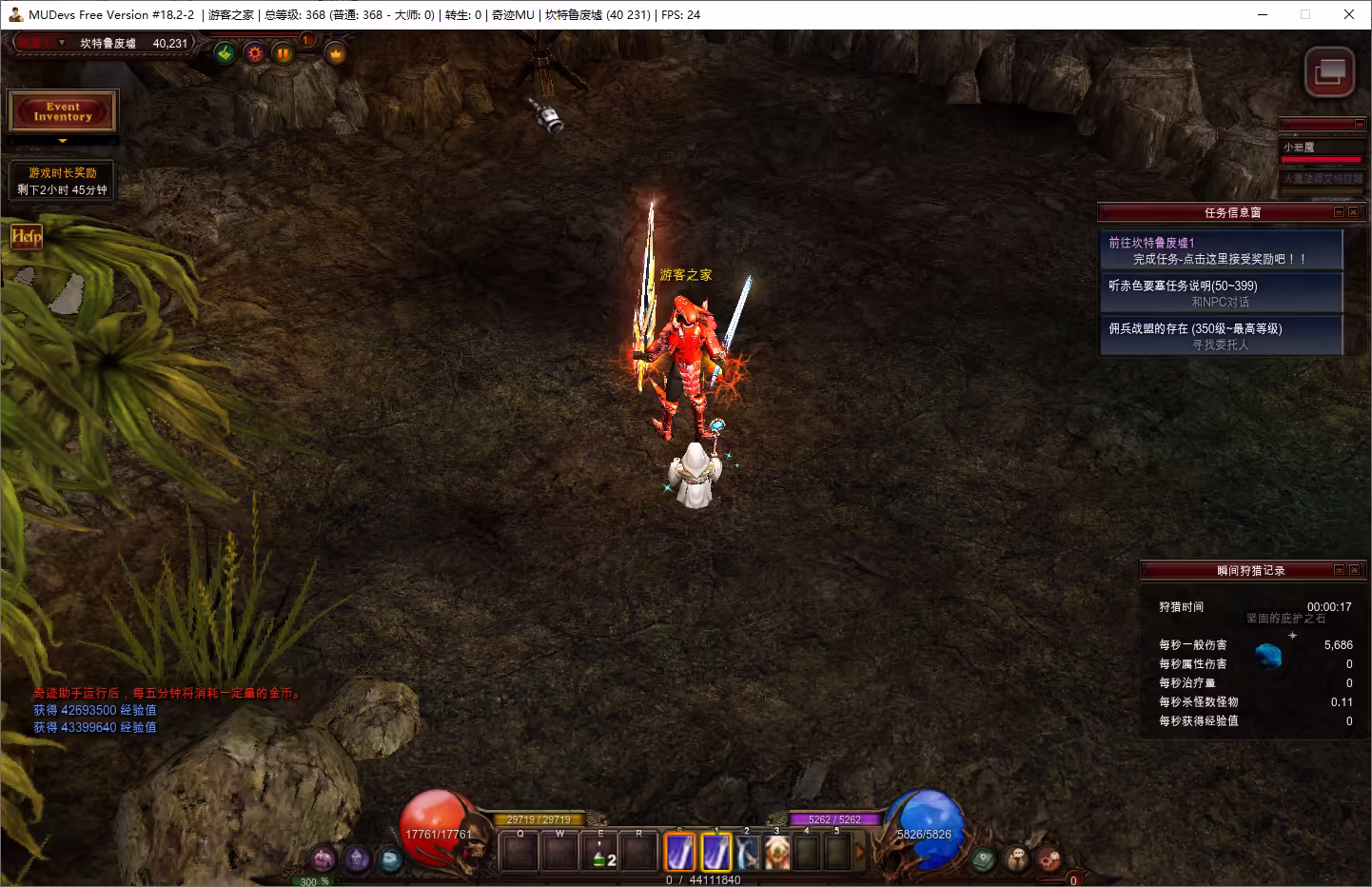Close the MUDevs game window
Viewport: 1372px width, 887px height.
pos(1348,14)
